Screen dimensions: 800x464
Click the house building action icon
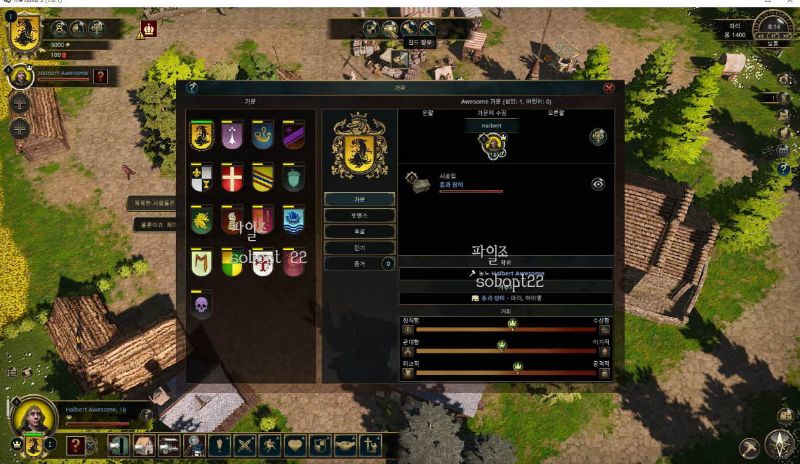(x=143, y=445)
